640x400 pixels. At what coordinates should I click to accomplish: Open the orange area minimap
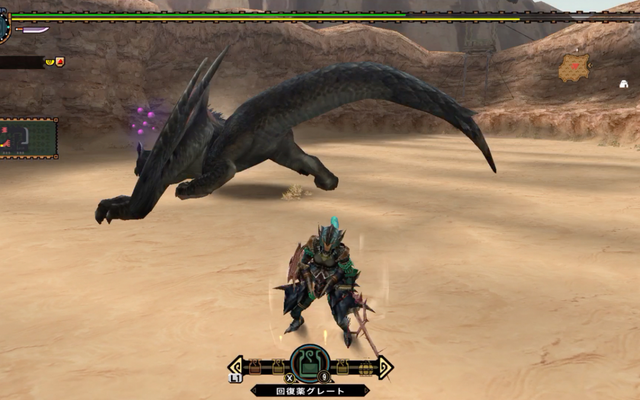point(574,67)
